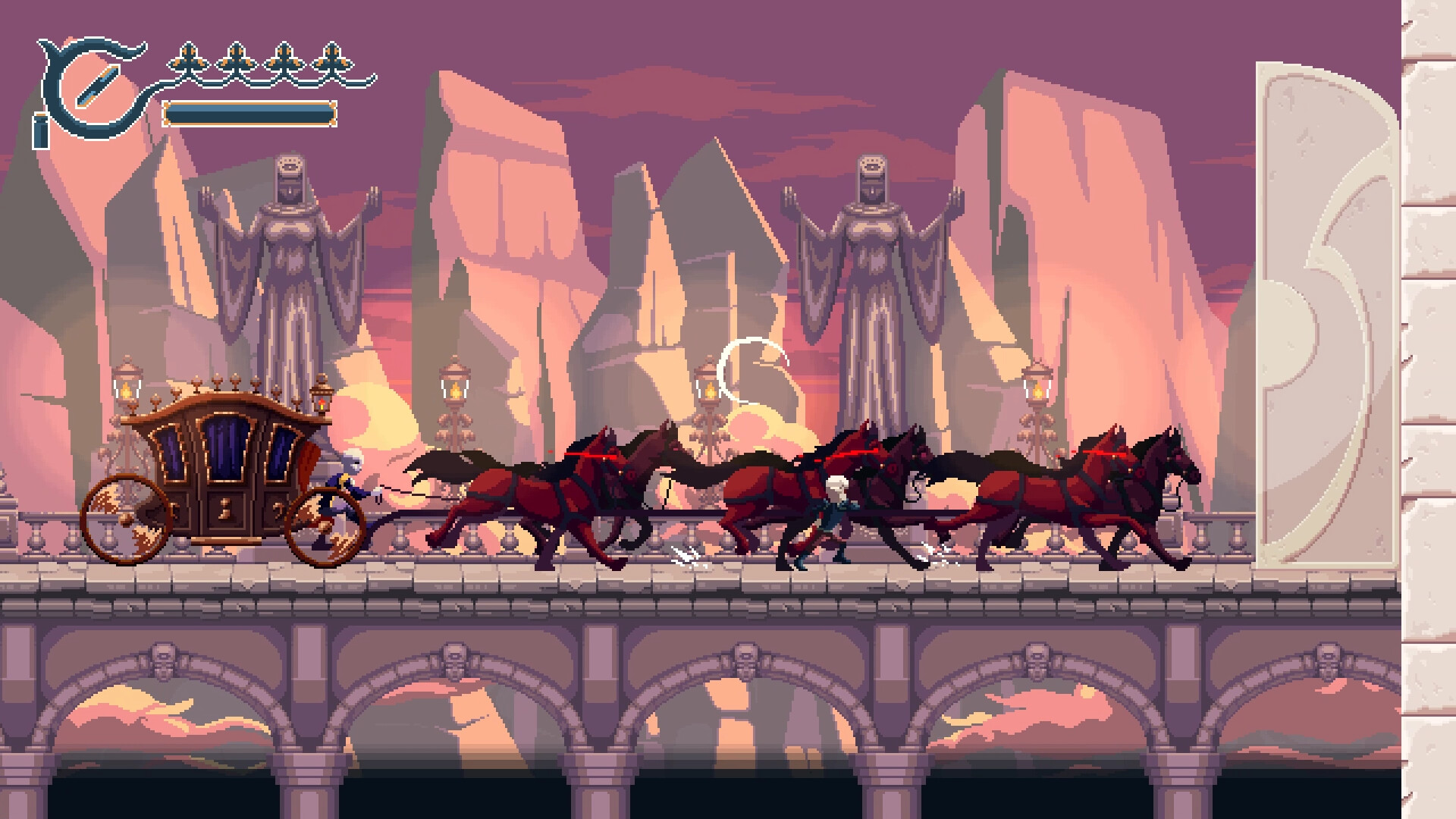Click the large stone door on the right
The height and width of the screenshot is (819, 1456).
(x=1327, y=303)
